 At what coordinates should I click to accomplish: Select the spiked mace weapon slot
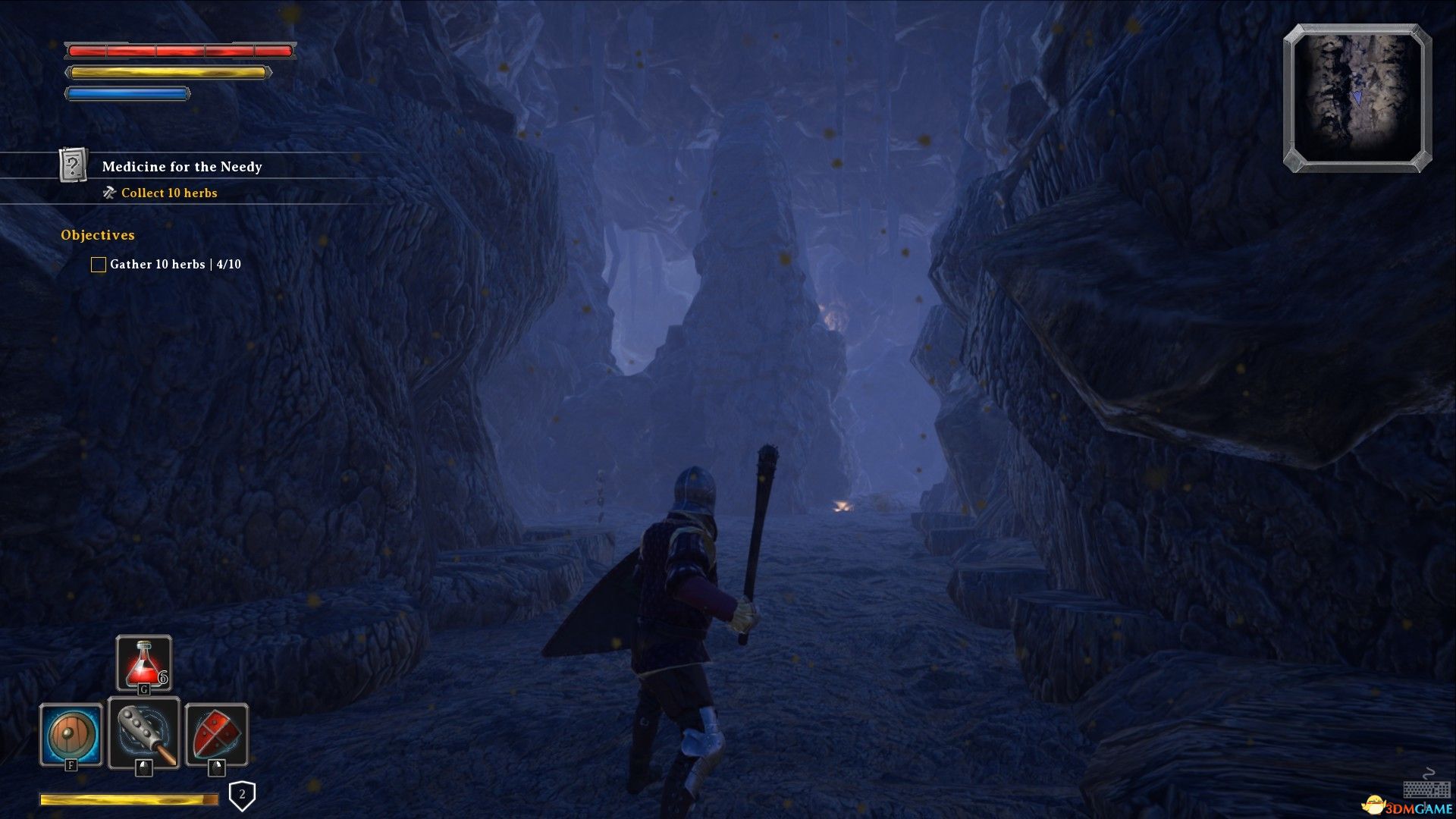(144, 733)
